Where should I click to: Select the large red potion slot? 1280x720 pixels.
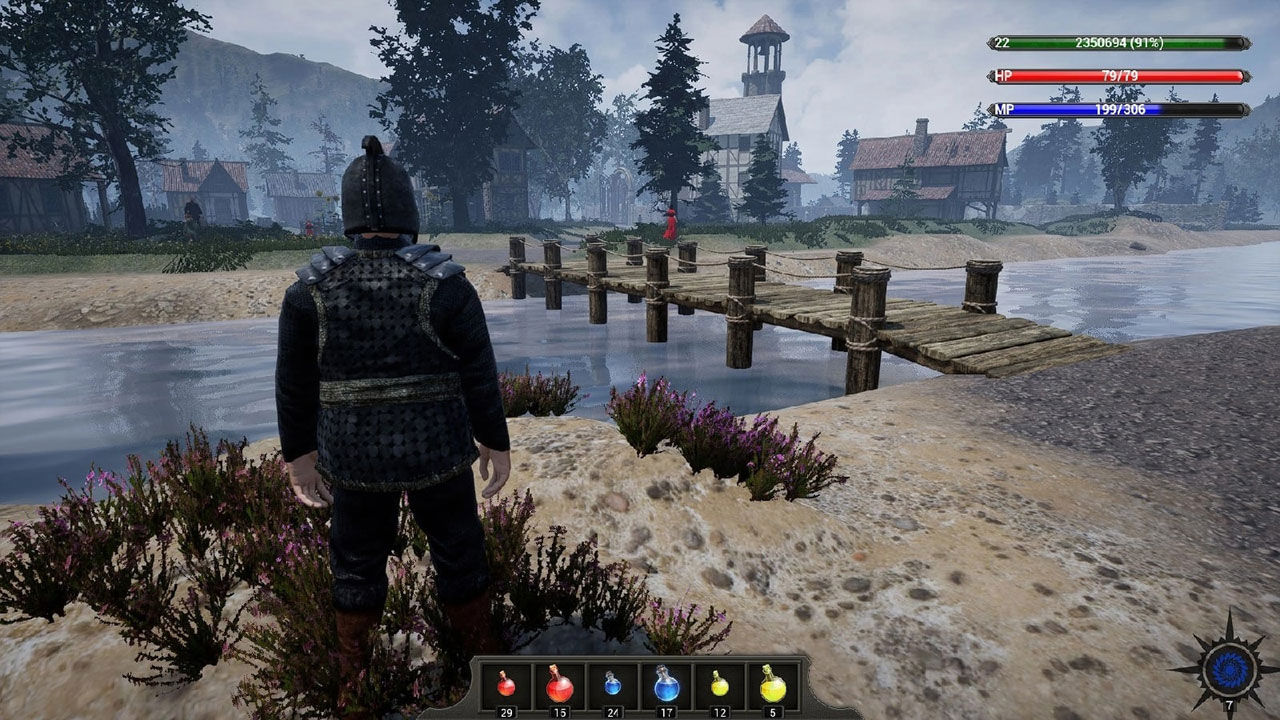coord(560,684)
